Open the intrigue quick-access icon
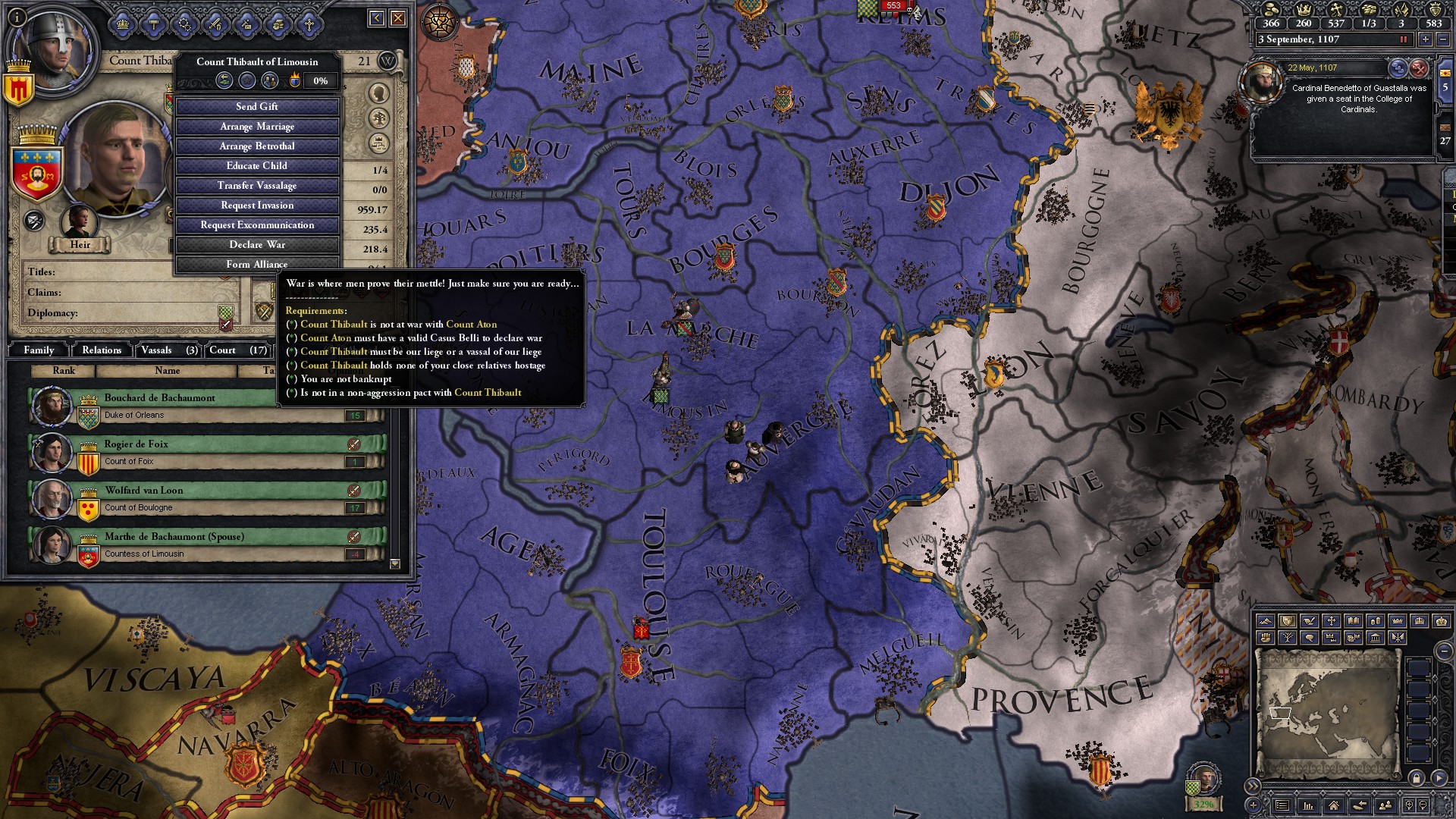Viewport: 1456px width, 819px height. click(184, 25)
